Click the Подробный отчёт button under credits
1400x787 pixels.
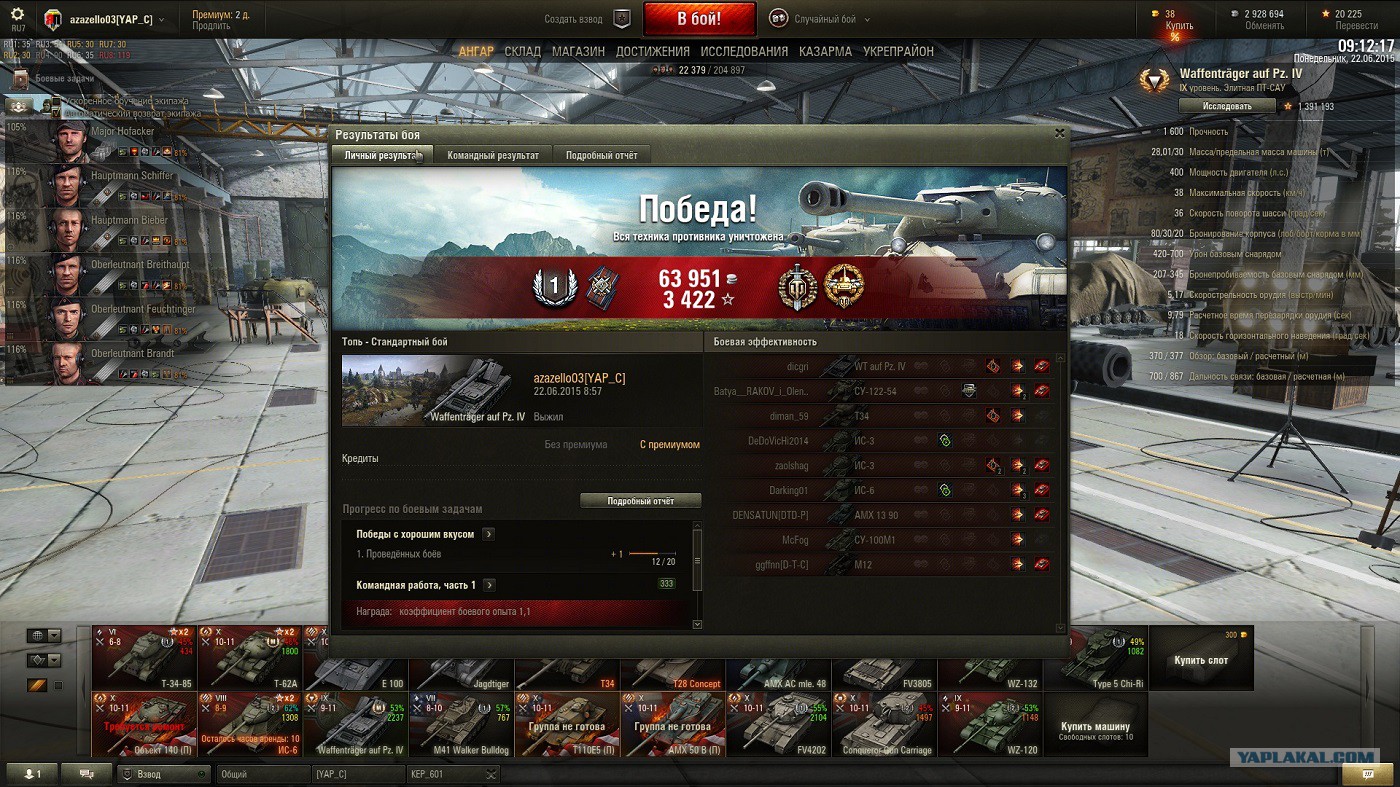coord(640,501)
